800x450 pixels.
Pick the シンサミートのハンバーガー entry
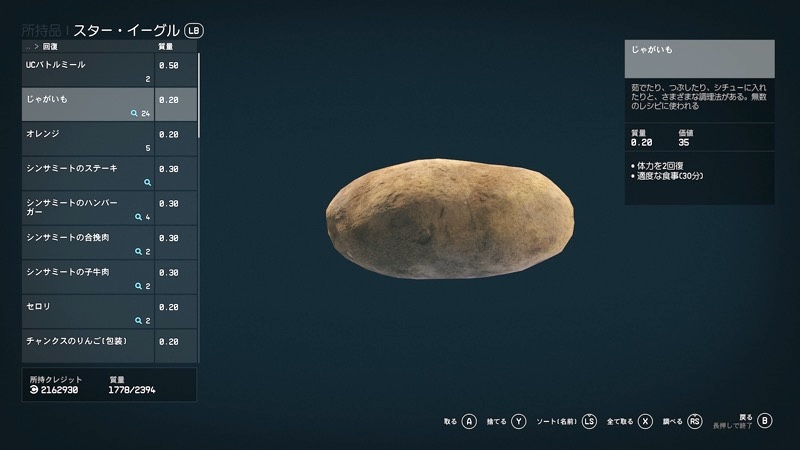[x=88, y=208]
